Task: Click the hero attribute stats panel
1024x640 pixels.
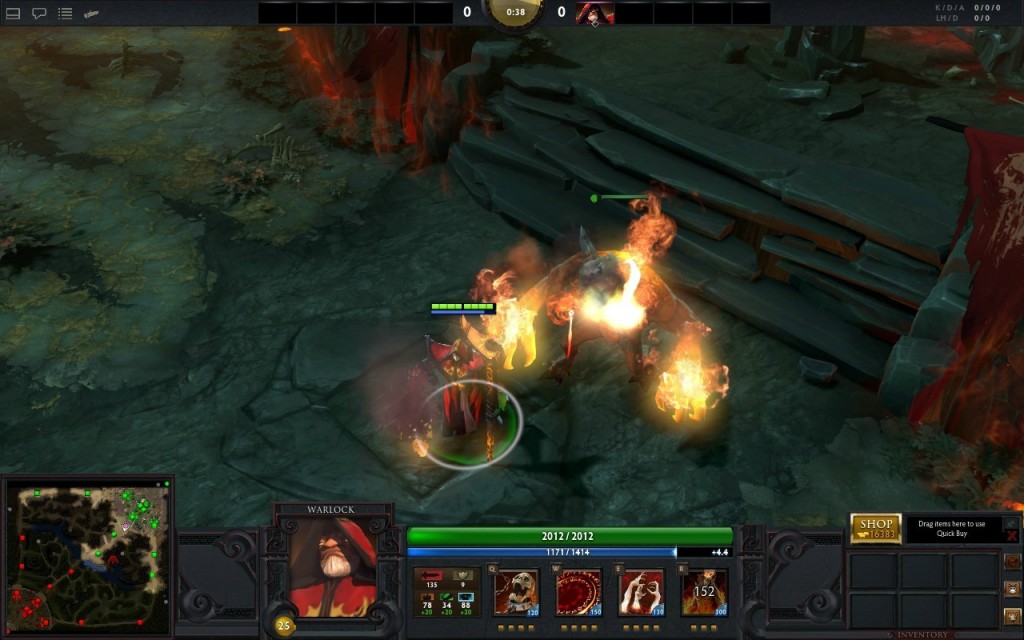Action: coord(448,592)
